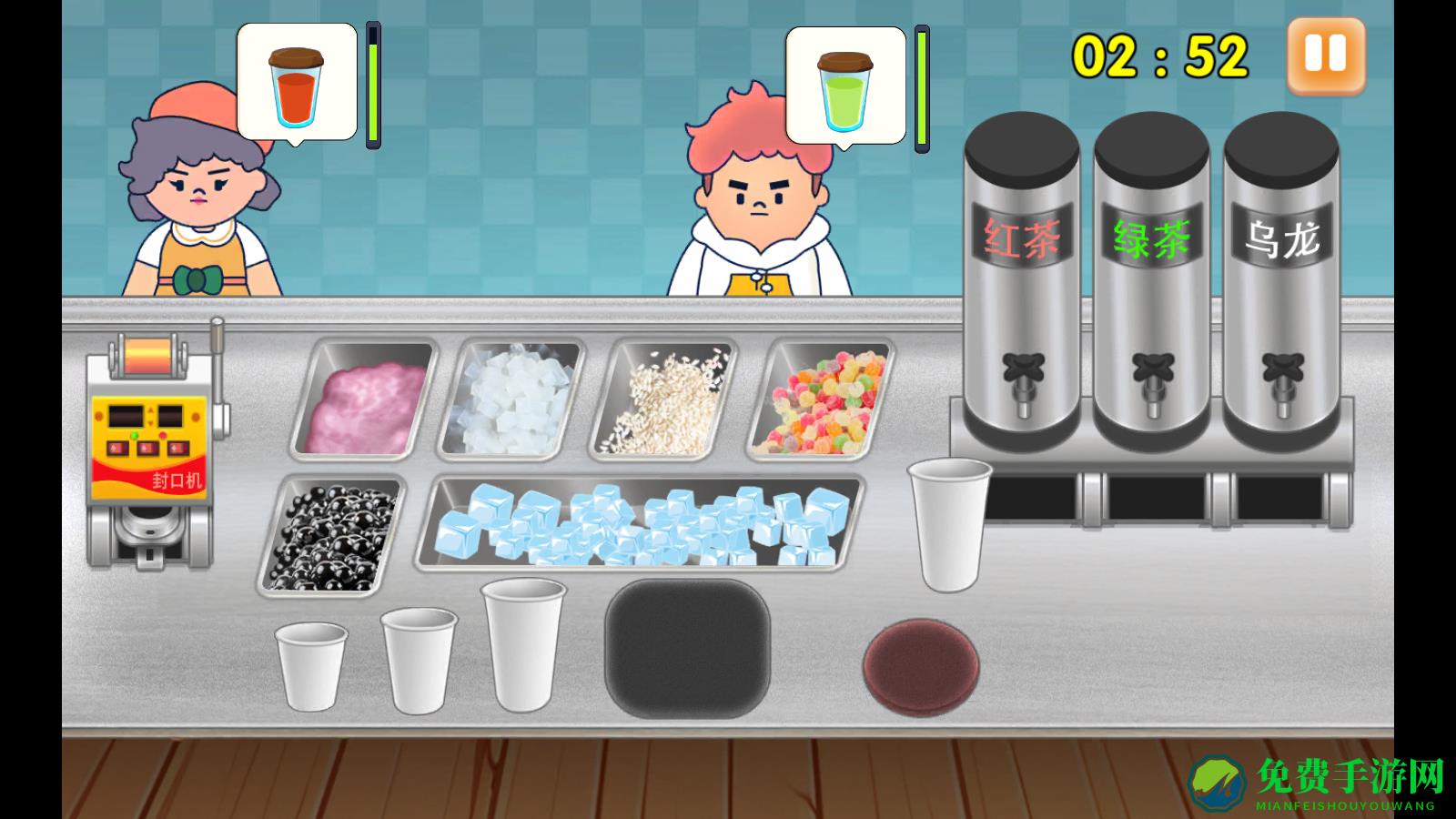The height and width of the screenshot is (819, 1456).
Task: Activate the sealing machine (封口机)
Action: (x=152, y=446)
